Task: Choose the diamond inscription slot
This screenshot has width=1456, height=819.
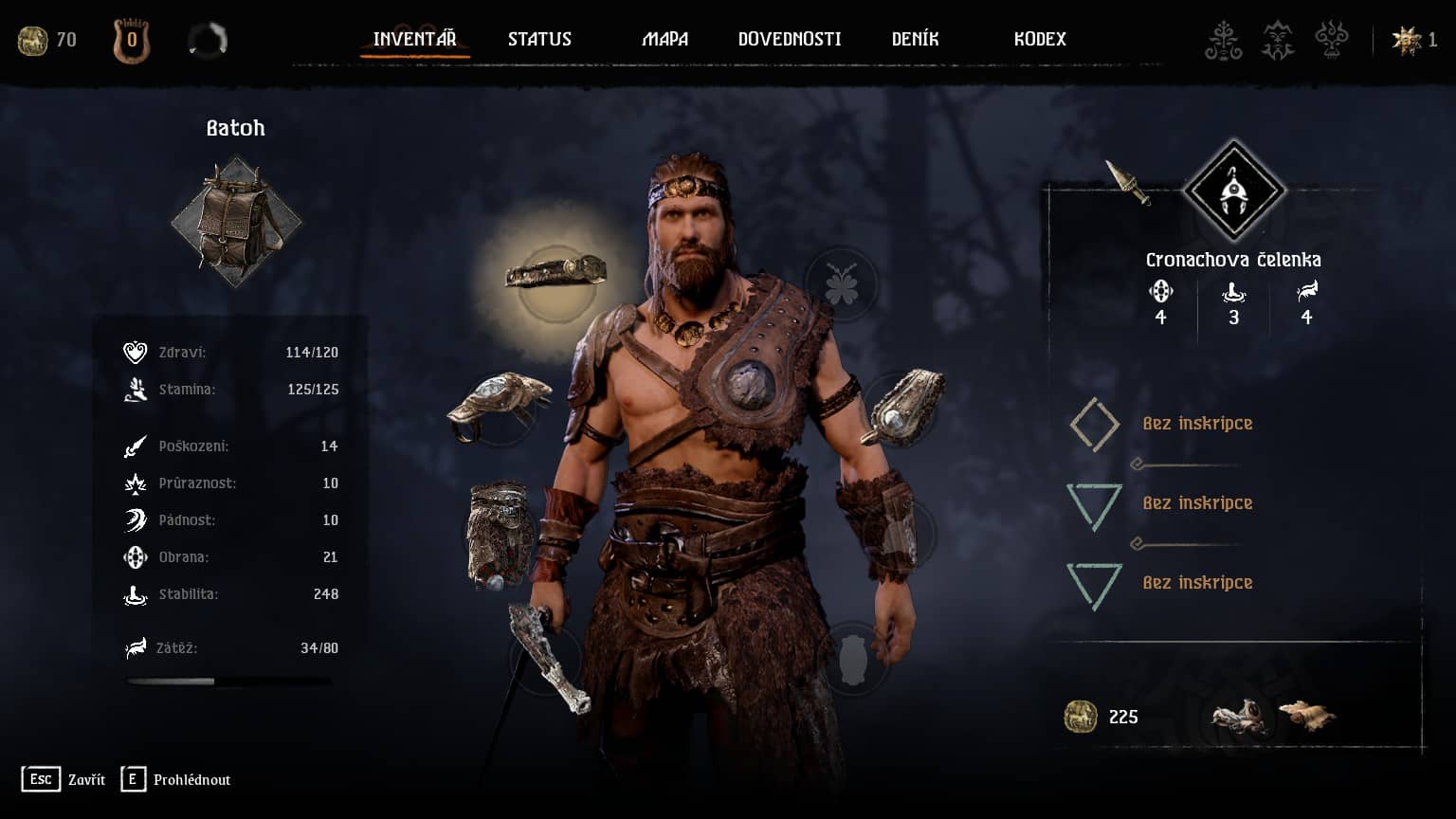Action: click(1095, 424)
